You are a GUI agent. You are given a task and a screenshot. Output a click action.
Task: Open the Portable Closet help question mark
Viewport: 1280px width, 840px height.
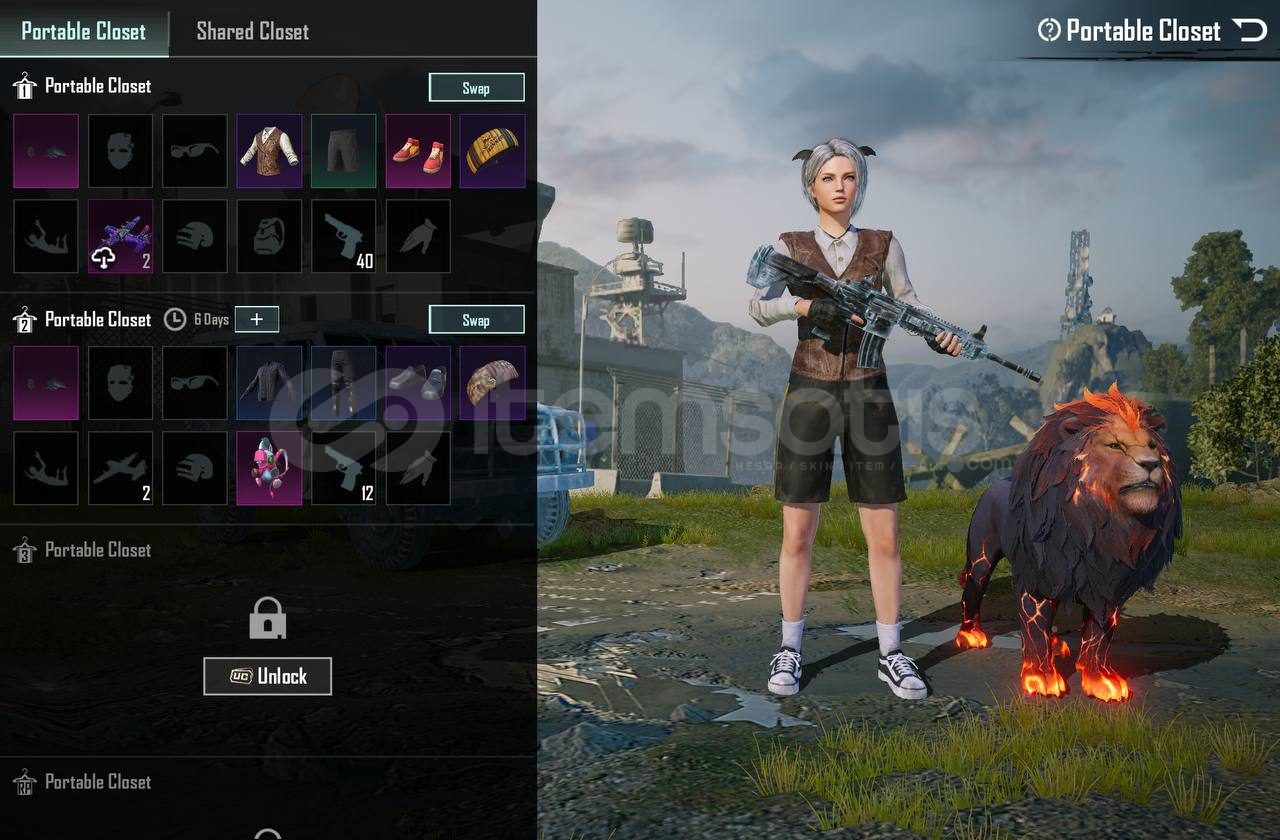[1049, 30]
